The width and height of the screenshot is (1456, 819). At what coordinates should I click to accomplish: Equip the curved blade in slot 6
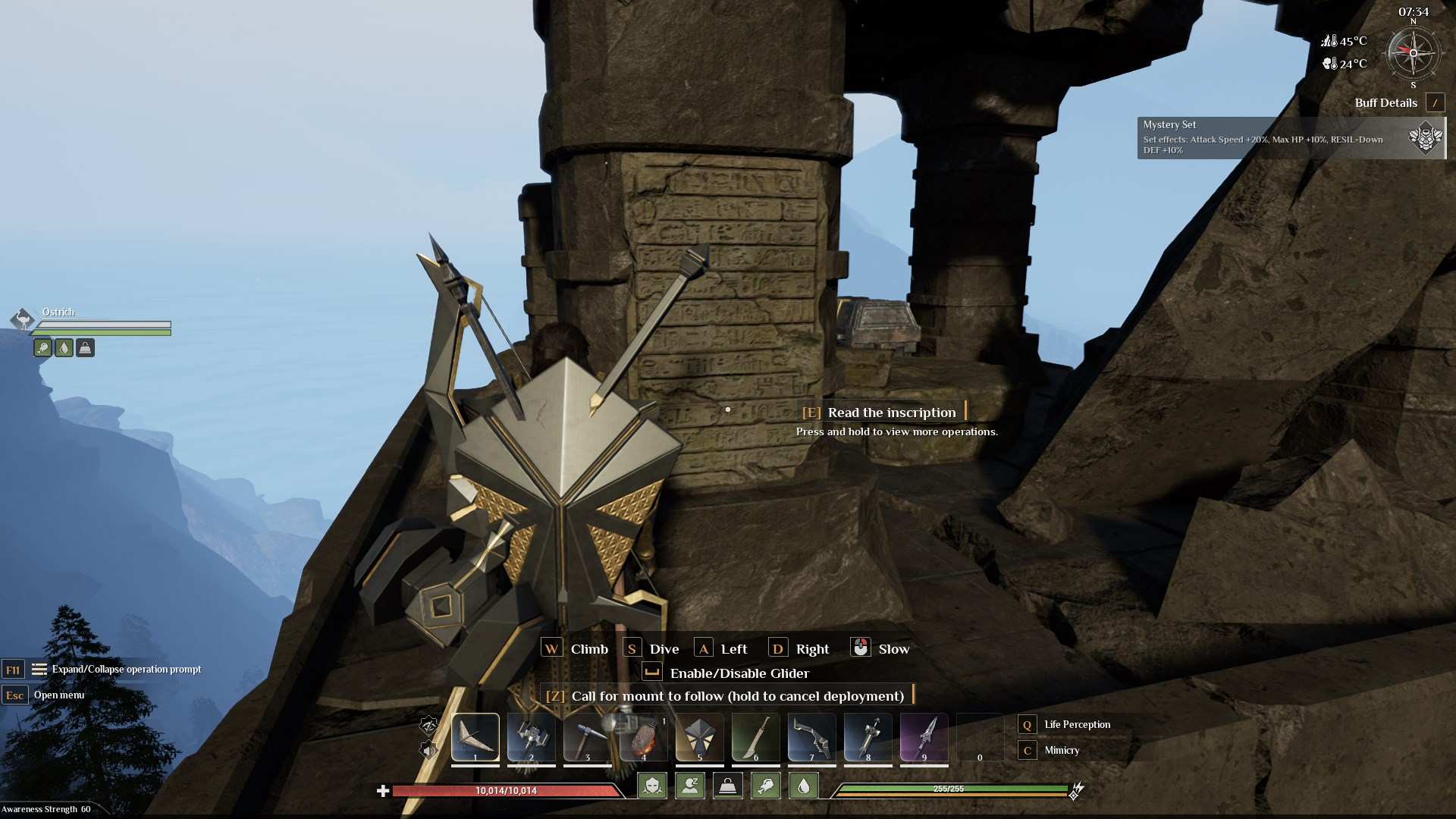pyautogui.click(x=755, y=737)
